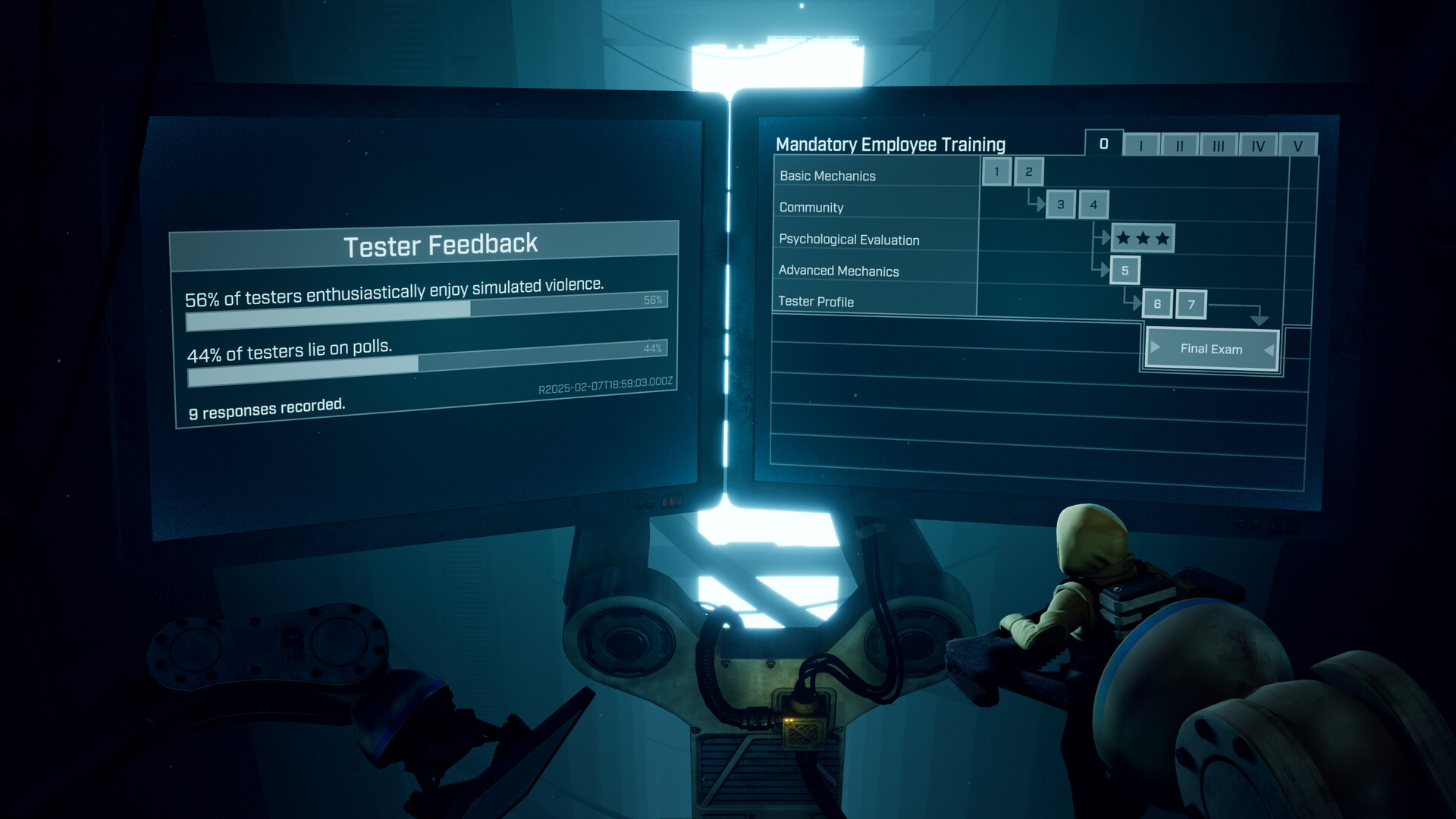Viewport: 1456px width, 819px height.
Task: Switch to training tab V
Action: click(x=1298, y=146)
